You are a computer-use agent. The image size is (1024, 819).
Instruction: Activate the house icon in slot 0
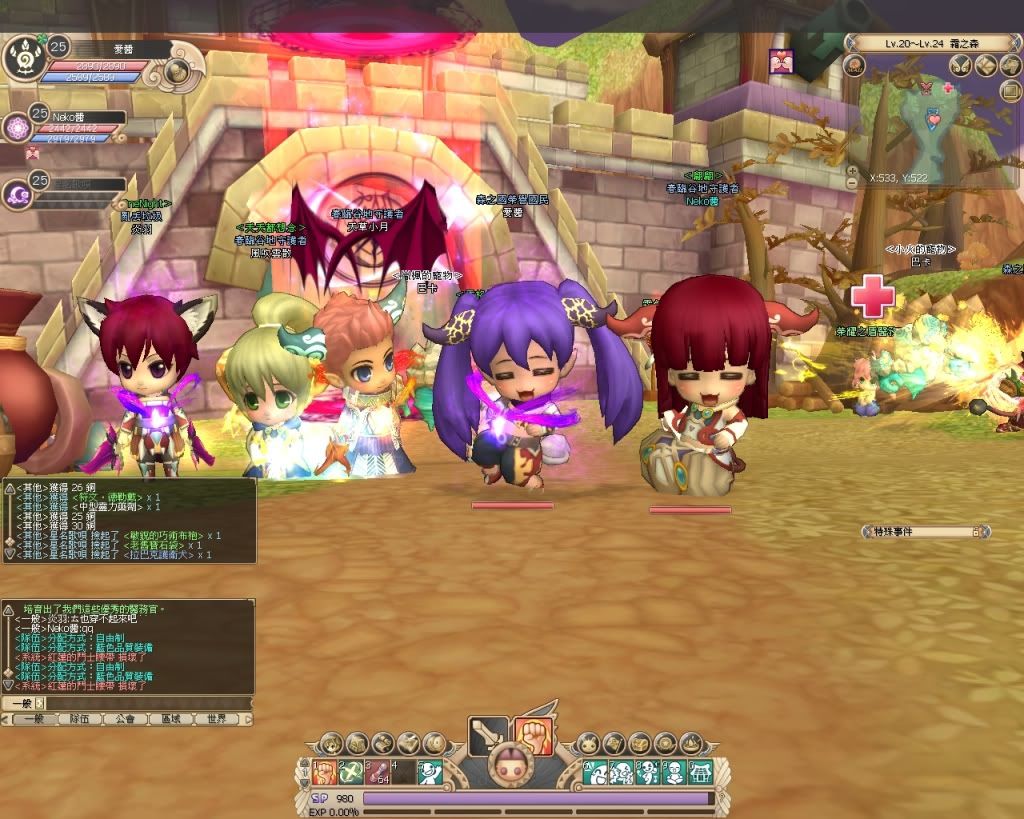(701, 772)
